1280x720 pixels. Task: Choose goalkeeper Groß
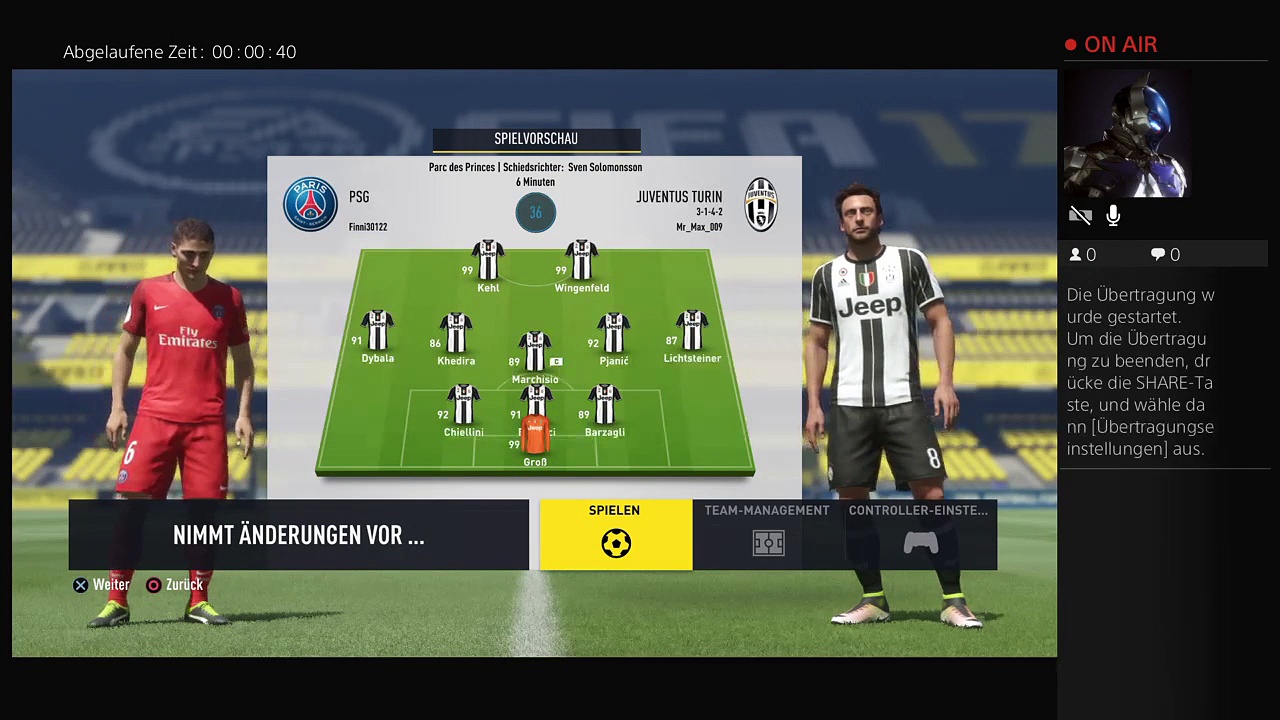coord(535,438)
